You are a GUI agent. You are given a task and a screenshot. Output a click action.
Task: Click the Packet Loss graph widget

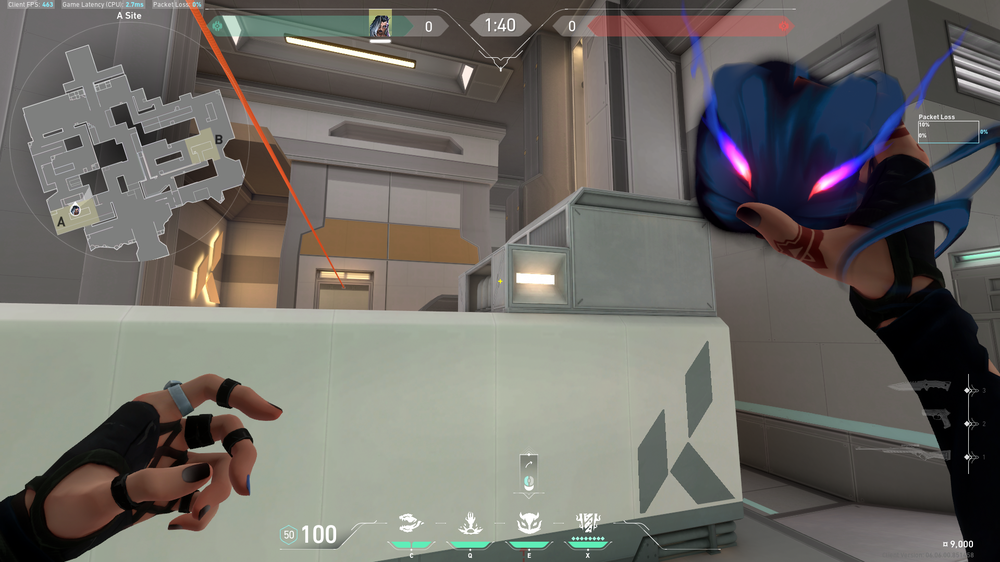(x=948, y=132)
